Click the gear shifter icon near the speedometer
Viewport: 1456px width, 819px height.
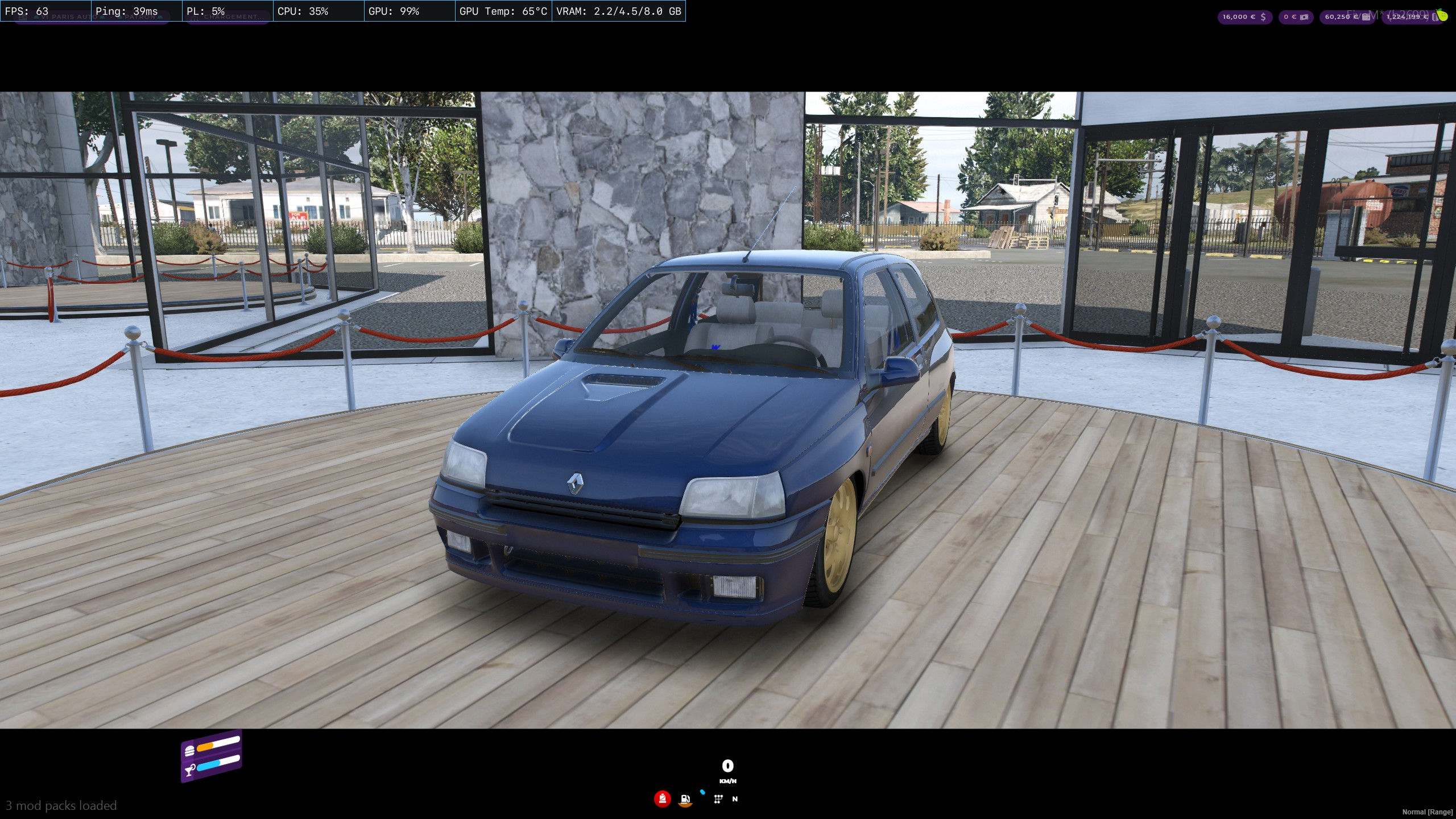tap(718, 799)
